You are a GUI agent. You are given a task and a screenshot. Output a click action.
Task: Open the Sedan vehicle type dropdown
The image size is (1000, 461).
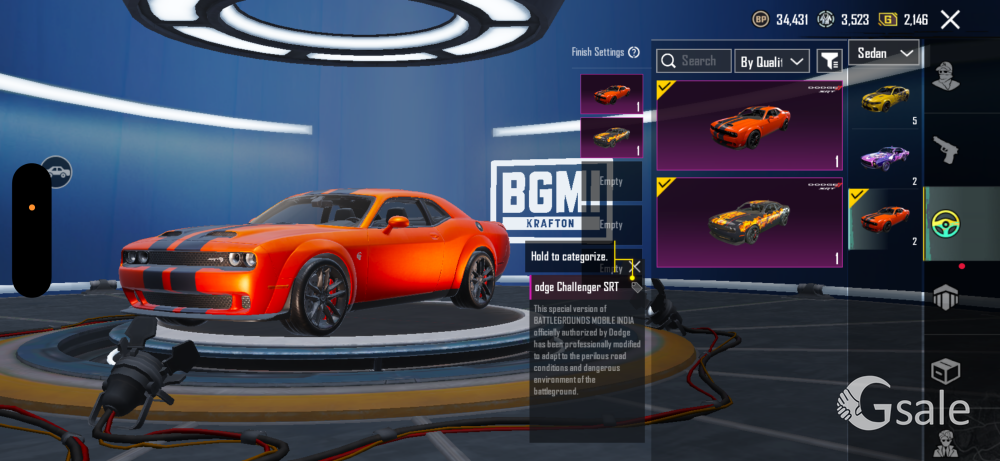point(884,53)
